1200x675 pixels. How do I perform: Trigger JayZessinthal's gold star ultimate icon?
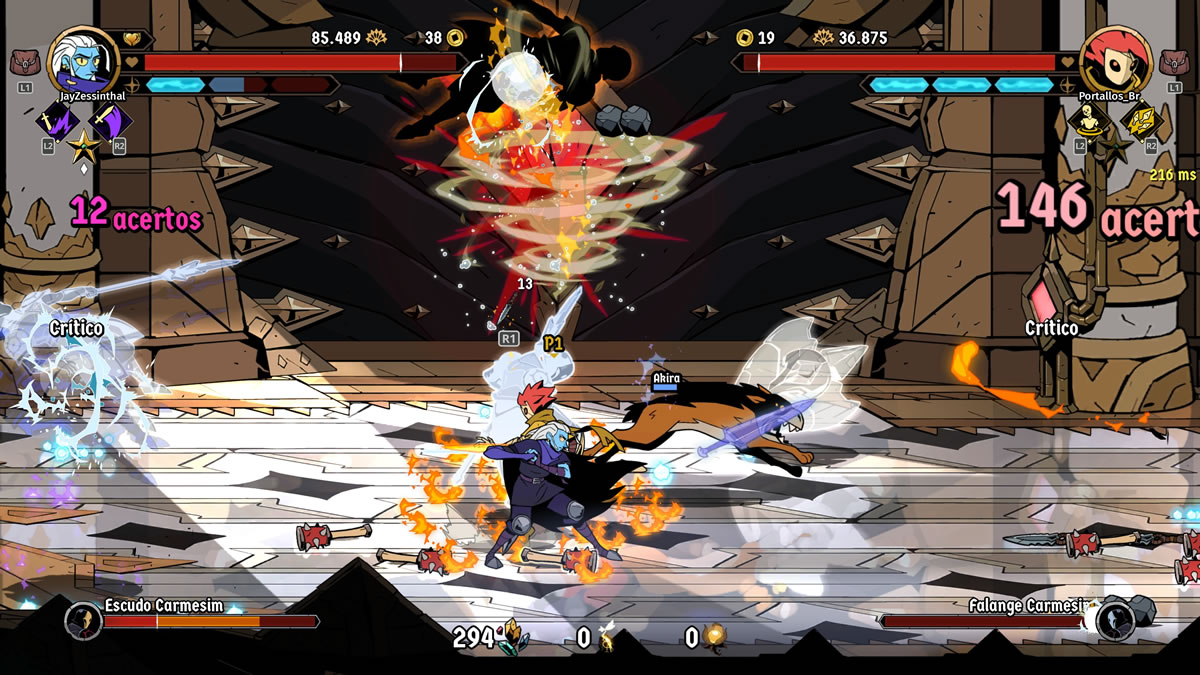click(82, 146)
